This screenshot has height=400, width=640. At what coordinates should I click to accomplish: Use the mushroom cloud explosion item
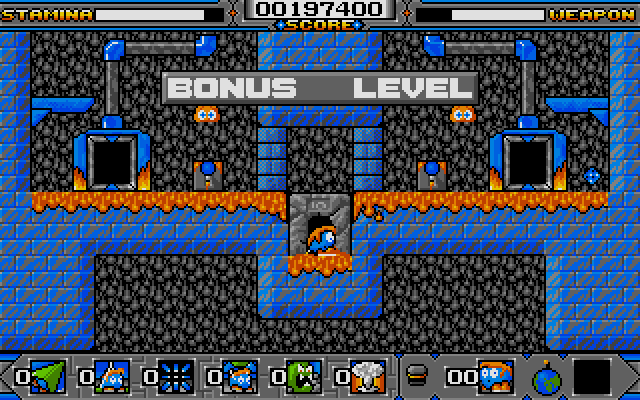click(369, 377)
